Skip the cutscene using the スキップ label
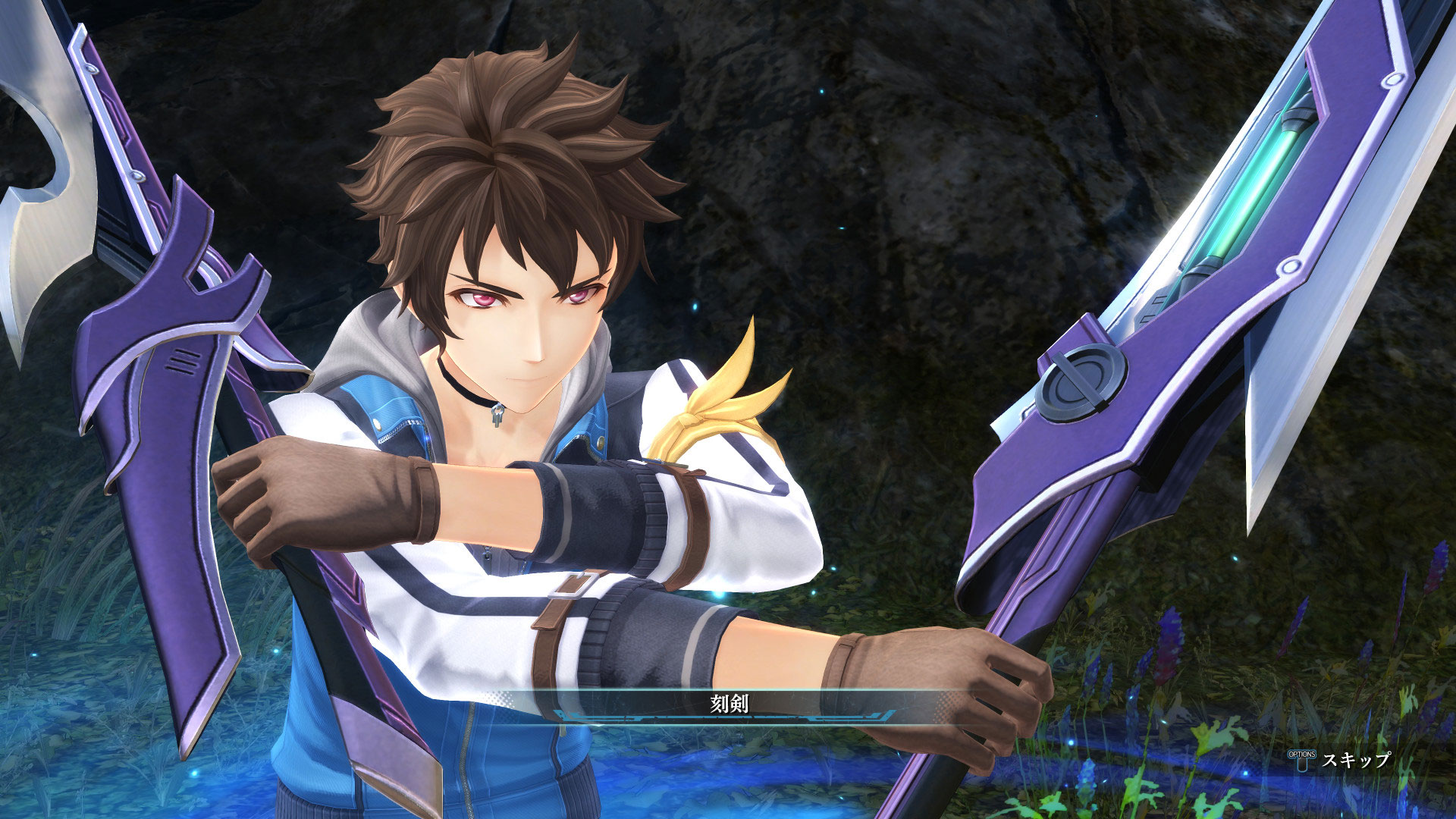 [x=1356, y=759]
